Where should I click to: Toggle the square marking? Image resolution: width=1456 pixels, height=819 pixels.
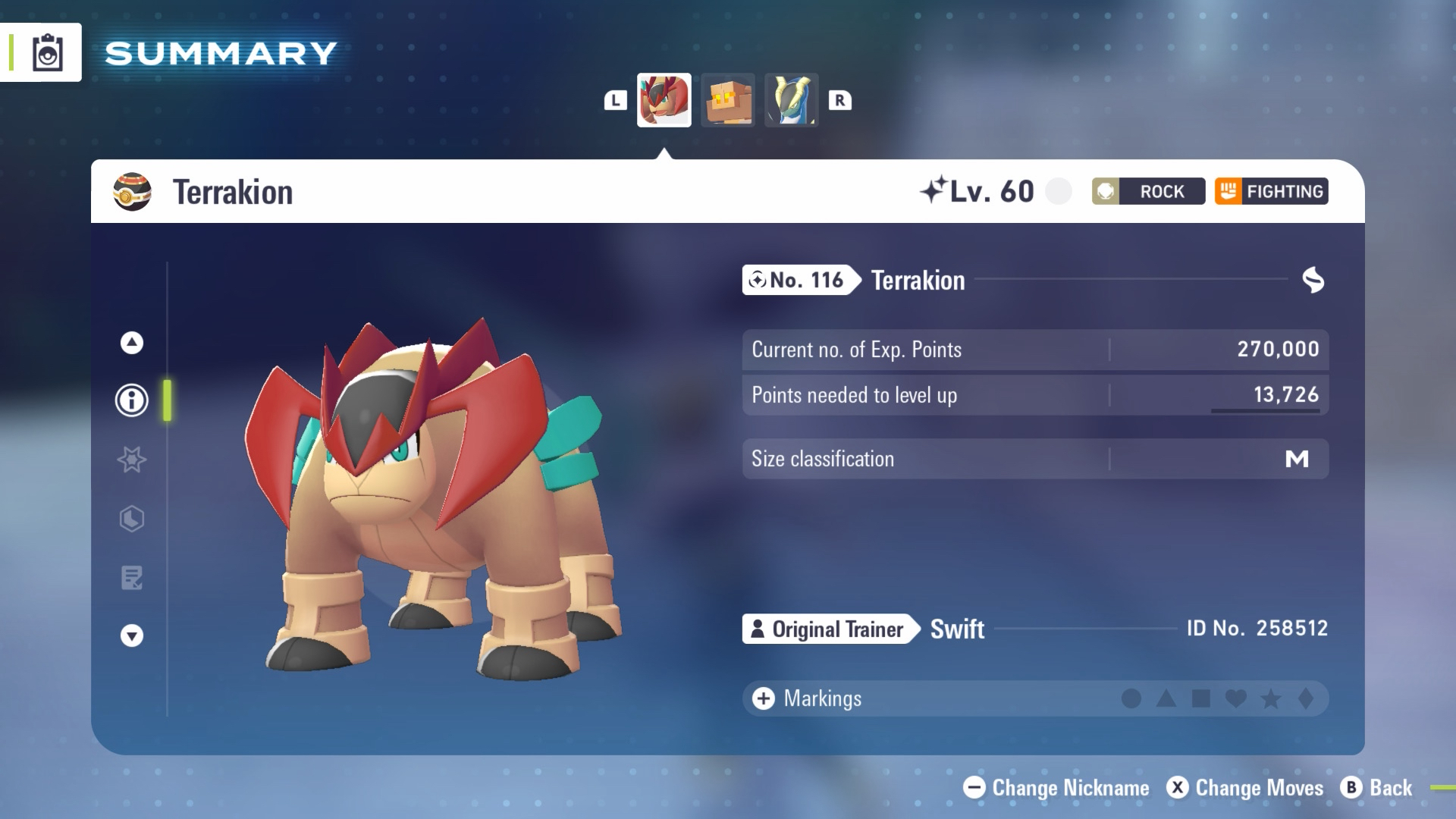[x=1201, y=698]
